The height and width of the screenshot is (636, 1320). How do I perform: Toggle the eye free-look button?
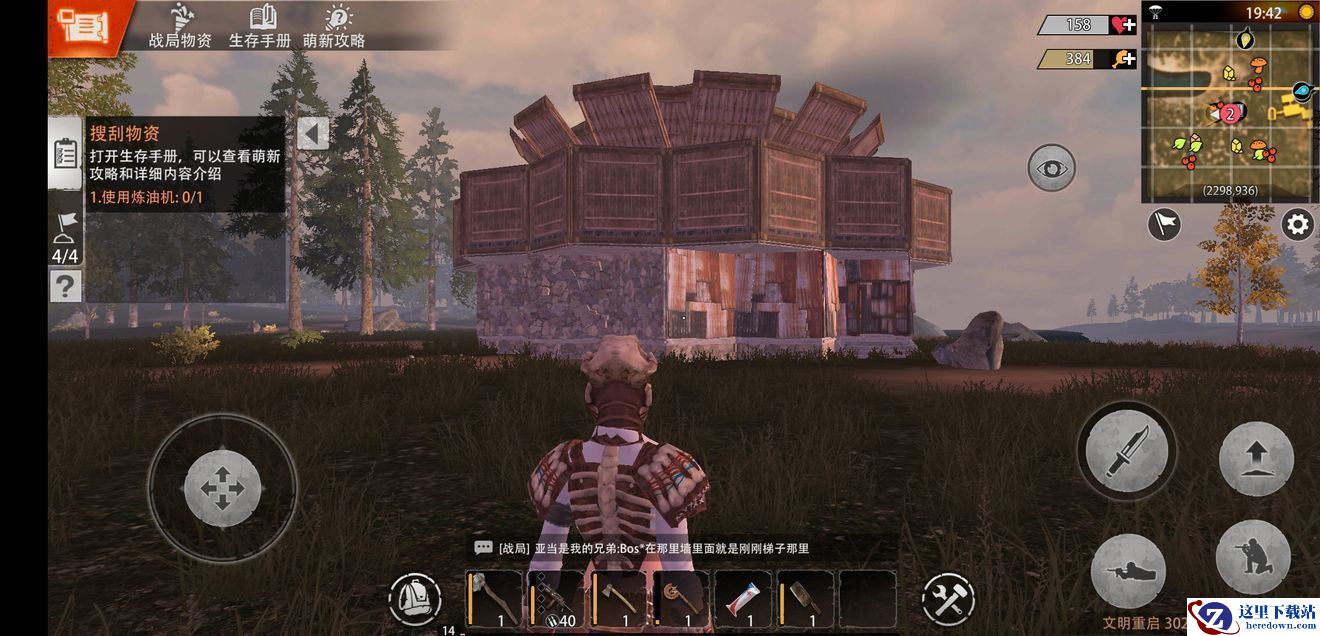[1051, 168]
